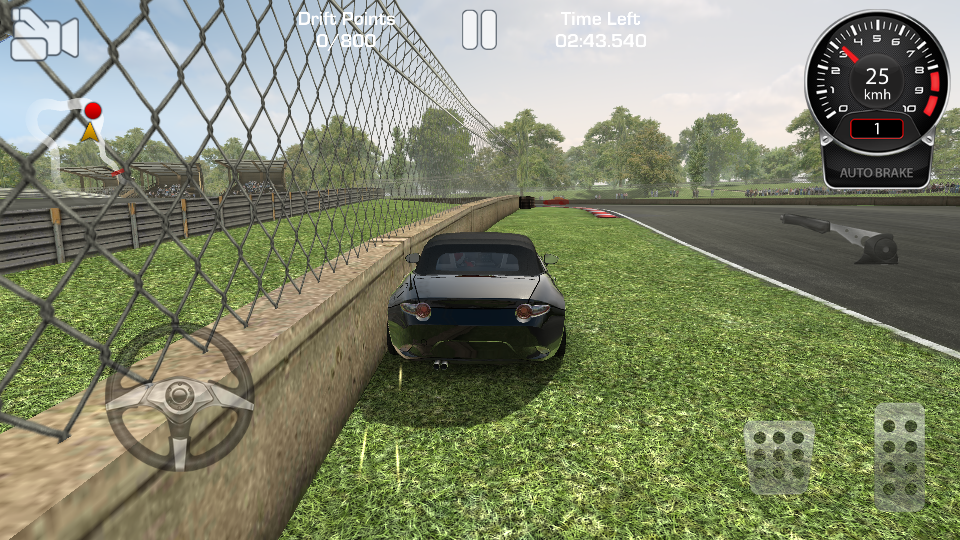Switch the camera view
Image resolution: width=960 pixels, height=540 pixels.
[x=44, y=36]
